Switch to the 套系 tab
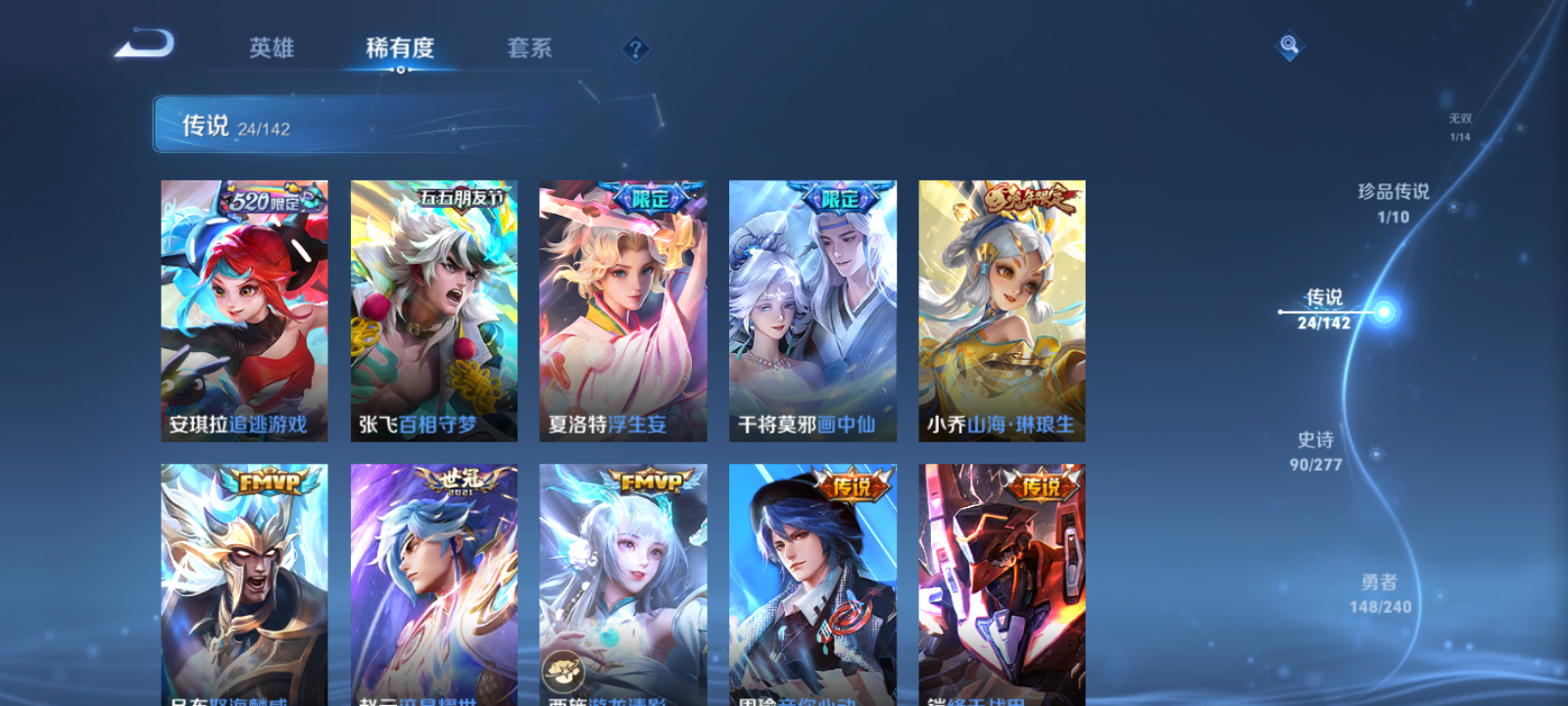1568x706 pixels. point(529,49)
